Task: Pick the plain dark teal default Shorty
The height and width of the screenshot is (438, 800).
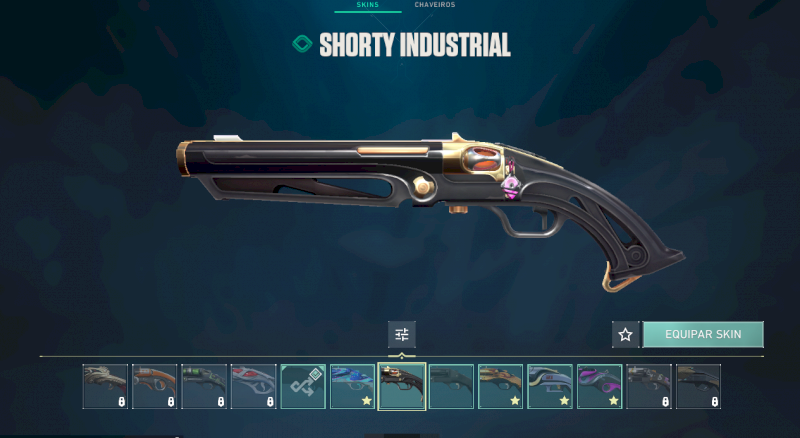Action: [451, 386]
